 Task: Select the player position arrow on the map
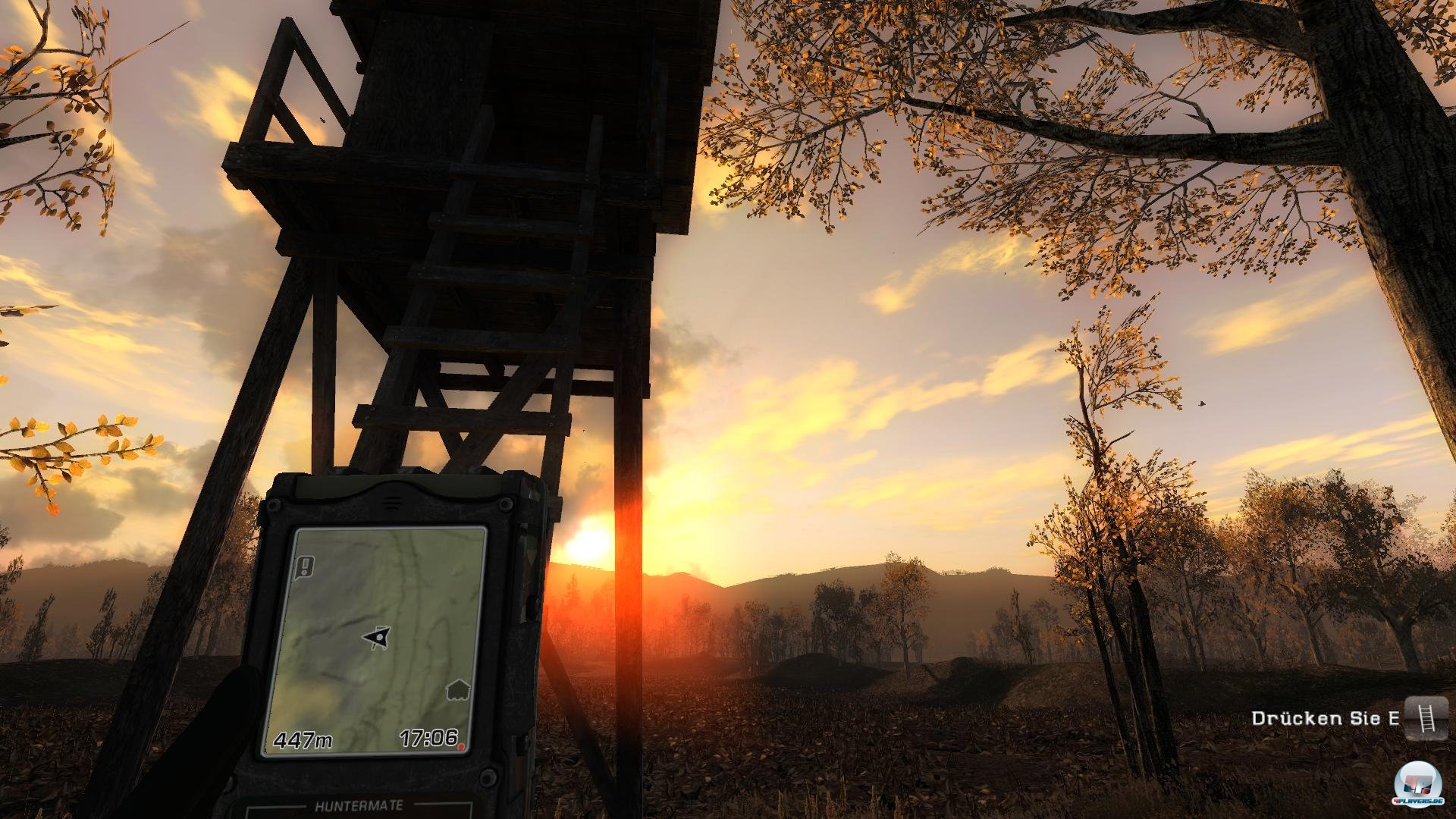click(378, 635)
